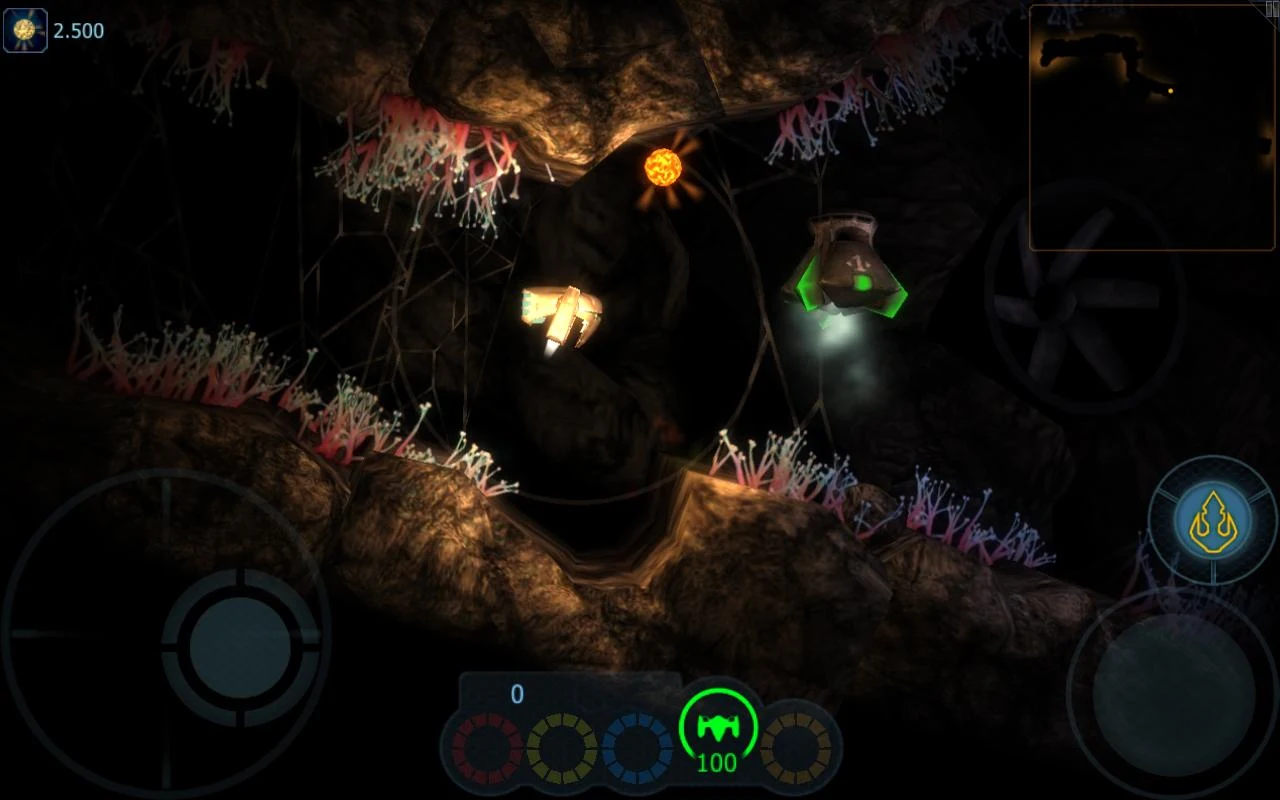Tap the 2.500 currency counter text

80,30
